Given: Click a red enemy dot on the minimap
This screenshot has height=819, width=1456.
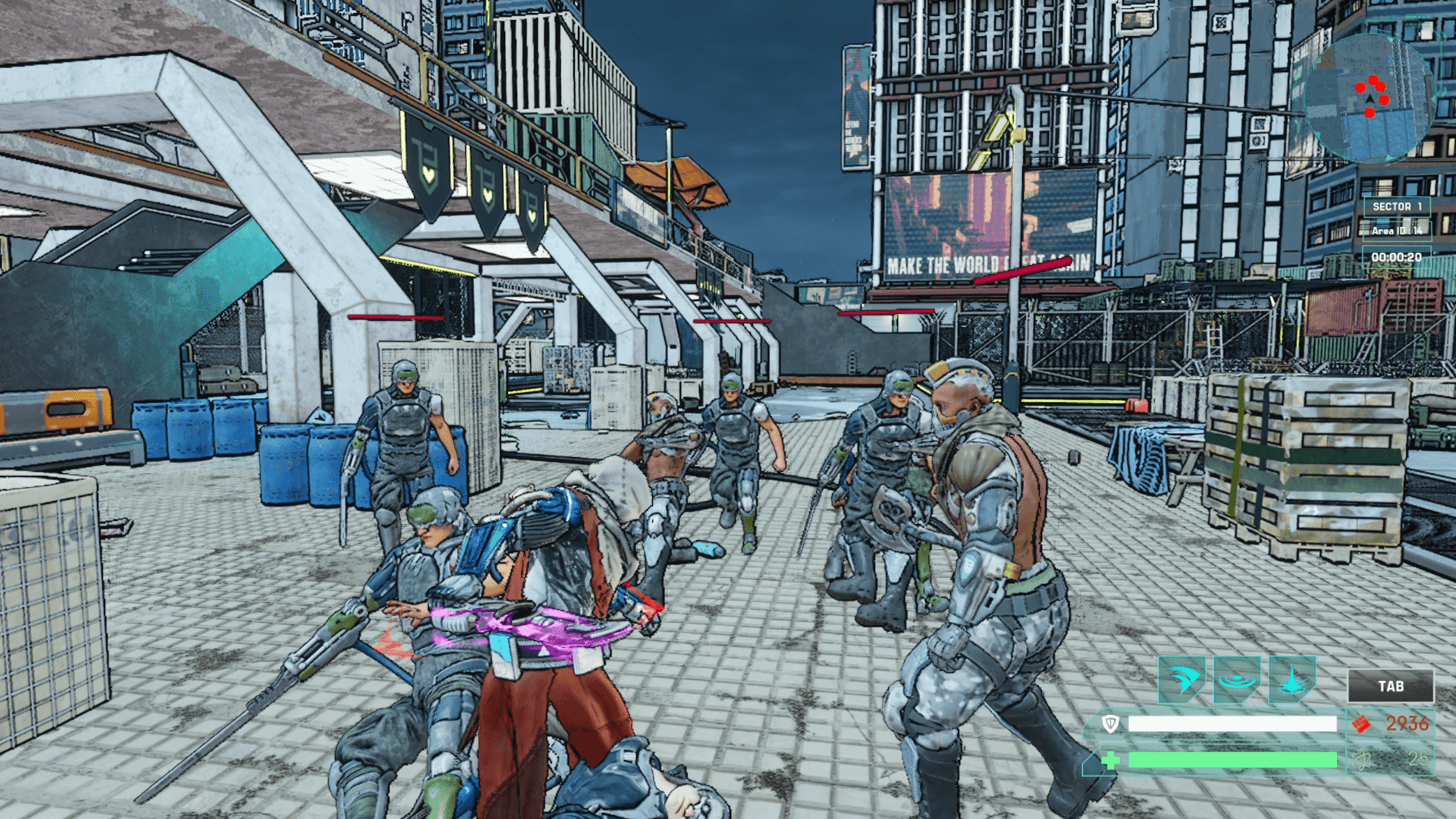Looking at the screenshot, I should tap(1360, 88).
